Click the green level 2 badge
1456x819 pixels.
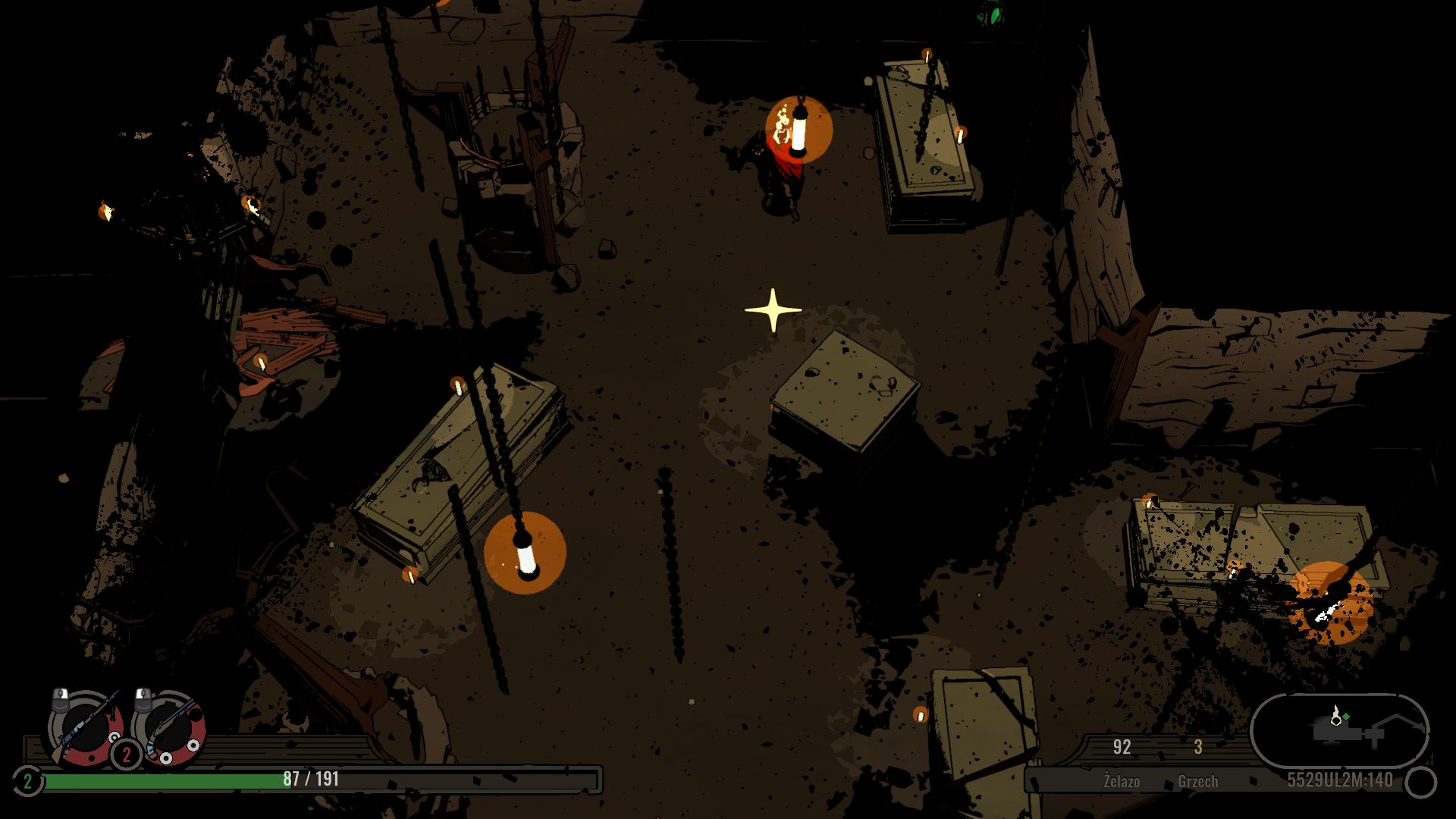[x=27, y=781]
